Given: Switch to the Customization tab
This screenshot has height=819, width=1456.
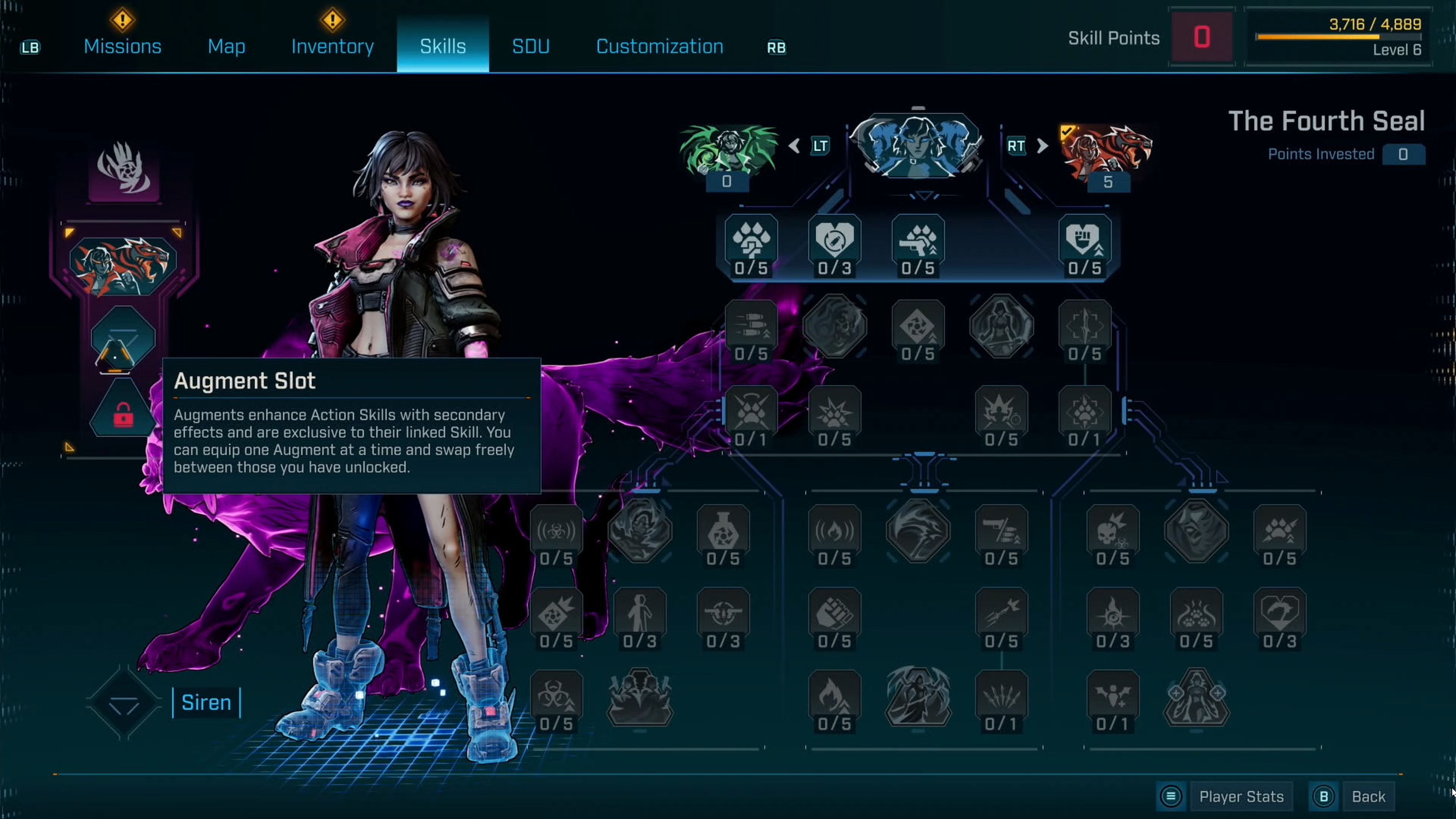Looking at the screenshot, I should (x=659, y=46).
